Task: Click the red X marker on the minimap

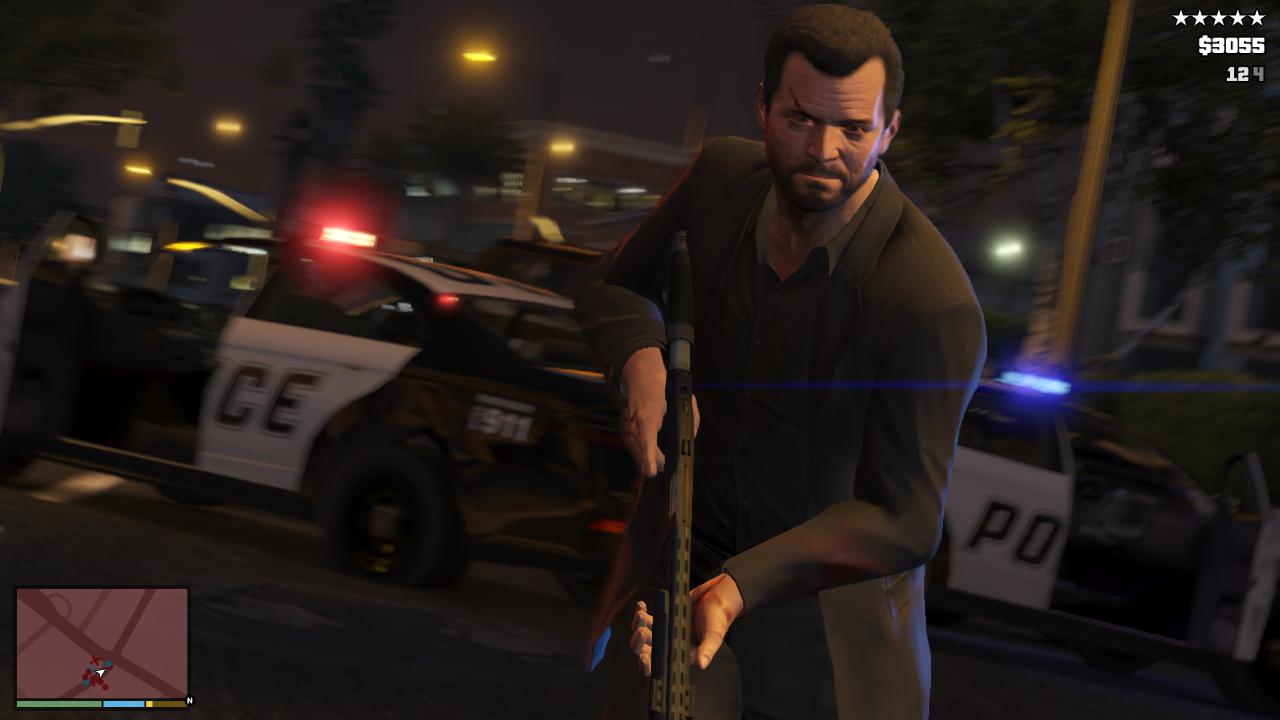Action: (95, 660)
